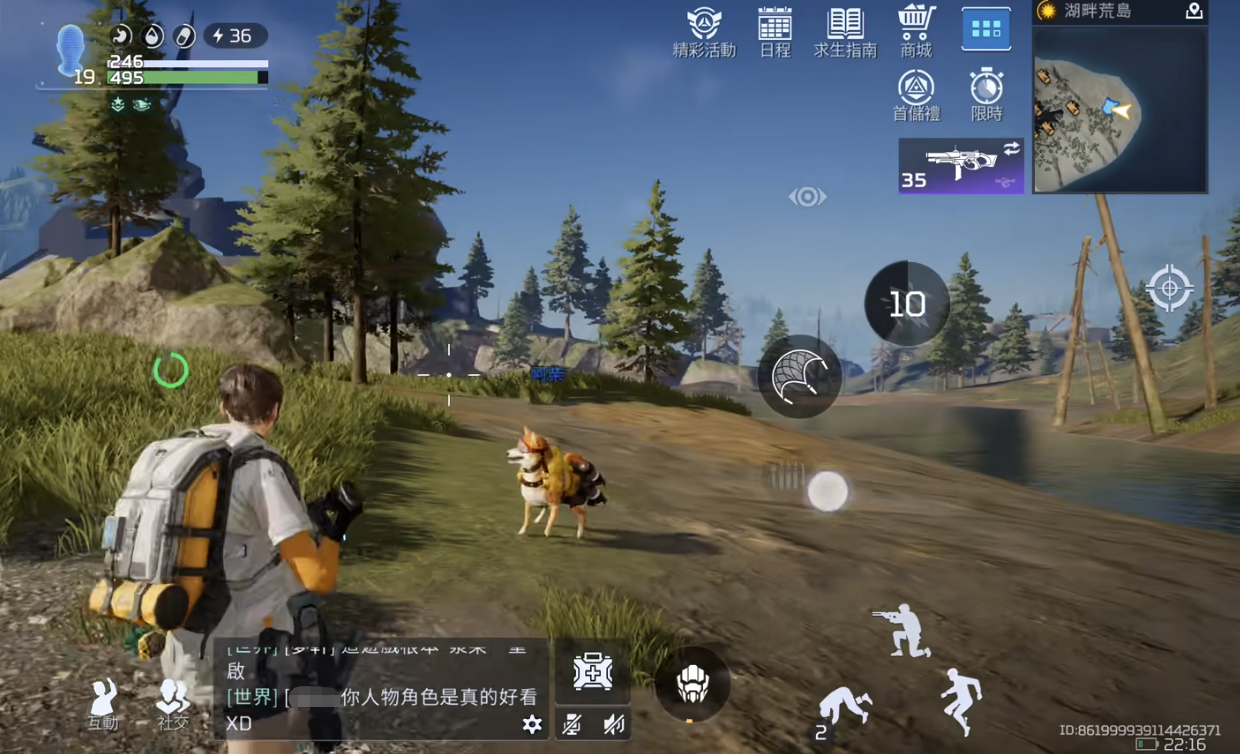Click the map pin icon above minimap
Image resolution: width=1240 pixels, height=754 pixels.
(1193, 11)
